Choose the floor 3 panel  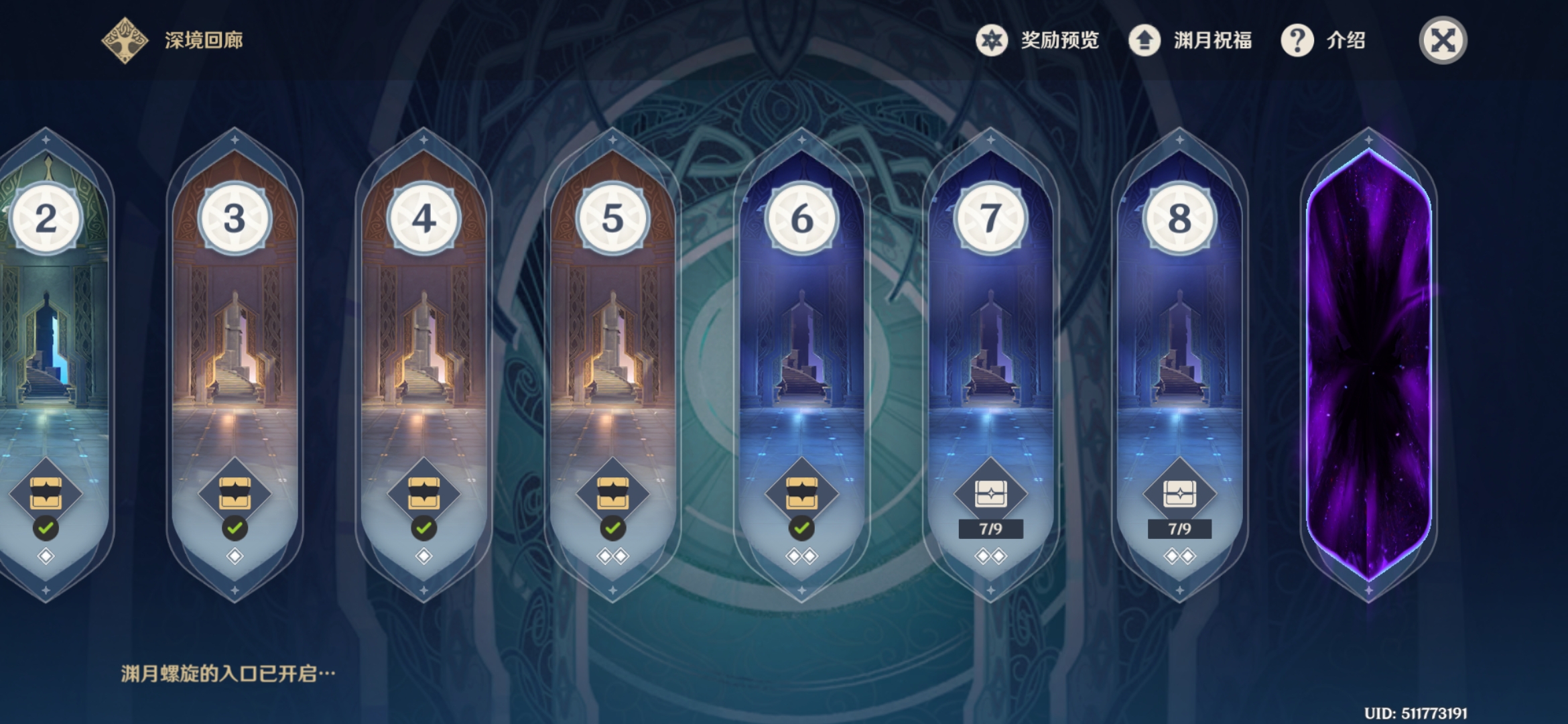235,335
